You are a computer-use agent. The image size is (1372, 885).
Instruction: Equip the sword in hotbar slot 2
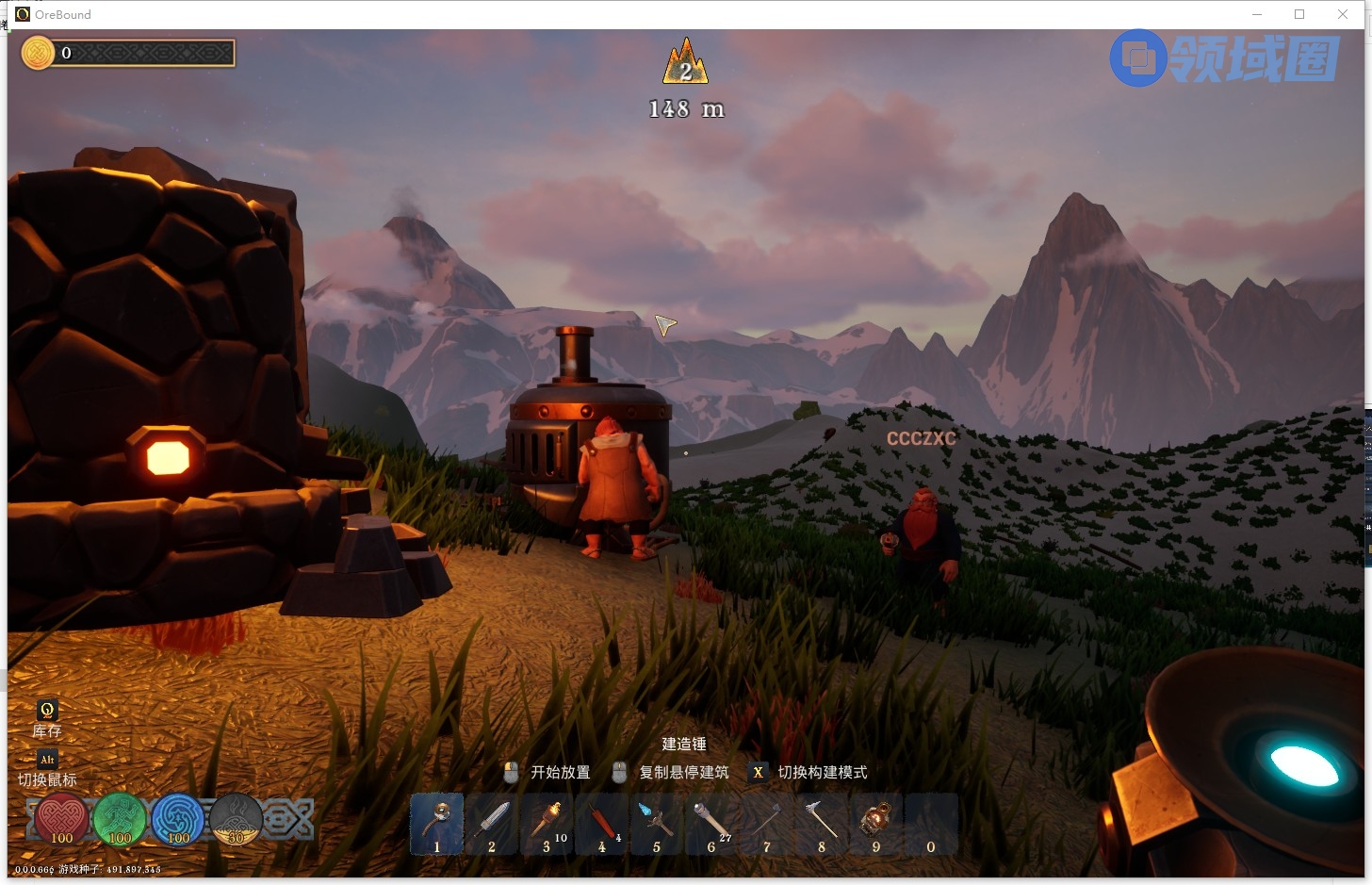pos(491,823)
